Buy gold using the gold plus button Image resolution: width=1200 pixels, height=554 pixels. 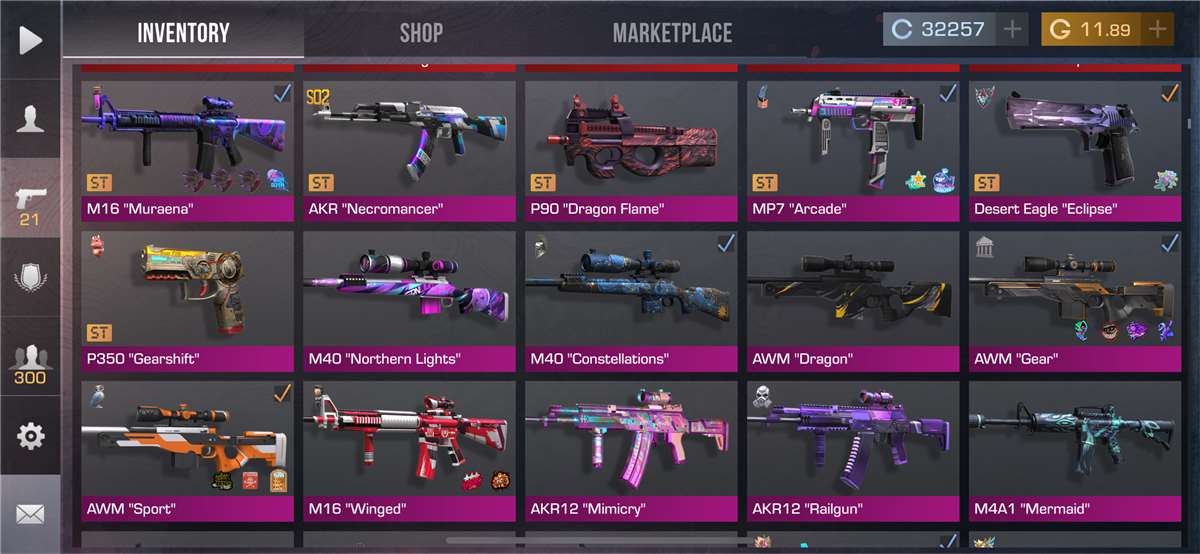[x=1158, y=29]
